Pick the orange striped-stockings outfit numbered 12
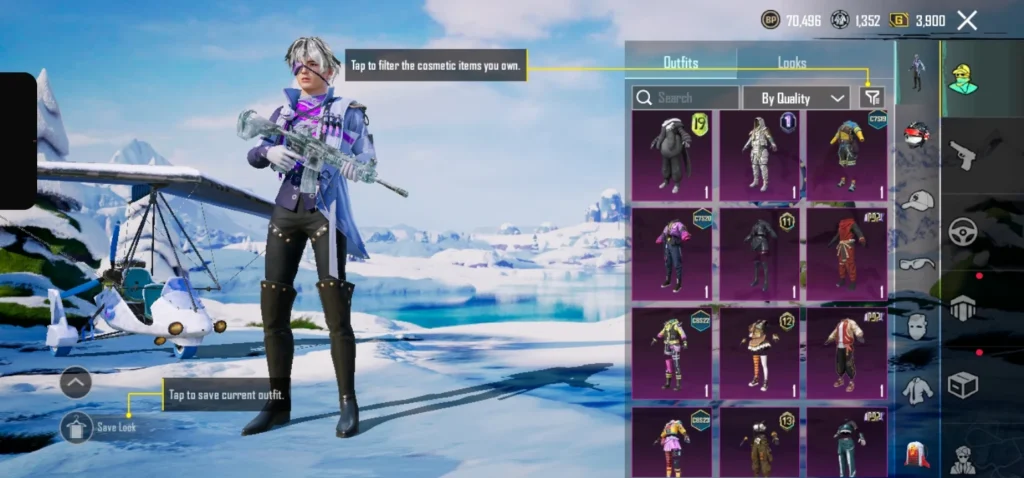The image size is (1024, 478). pyautogui.click(x=759, y=351)
